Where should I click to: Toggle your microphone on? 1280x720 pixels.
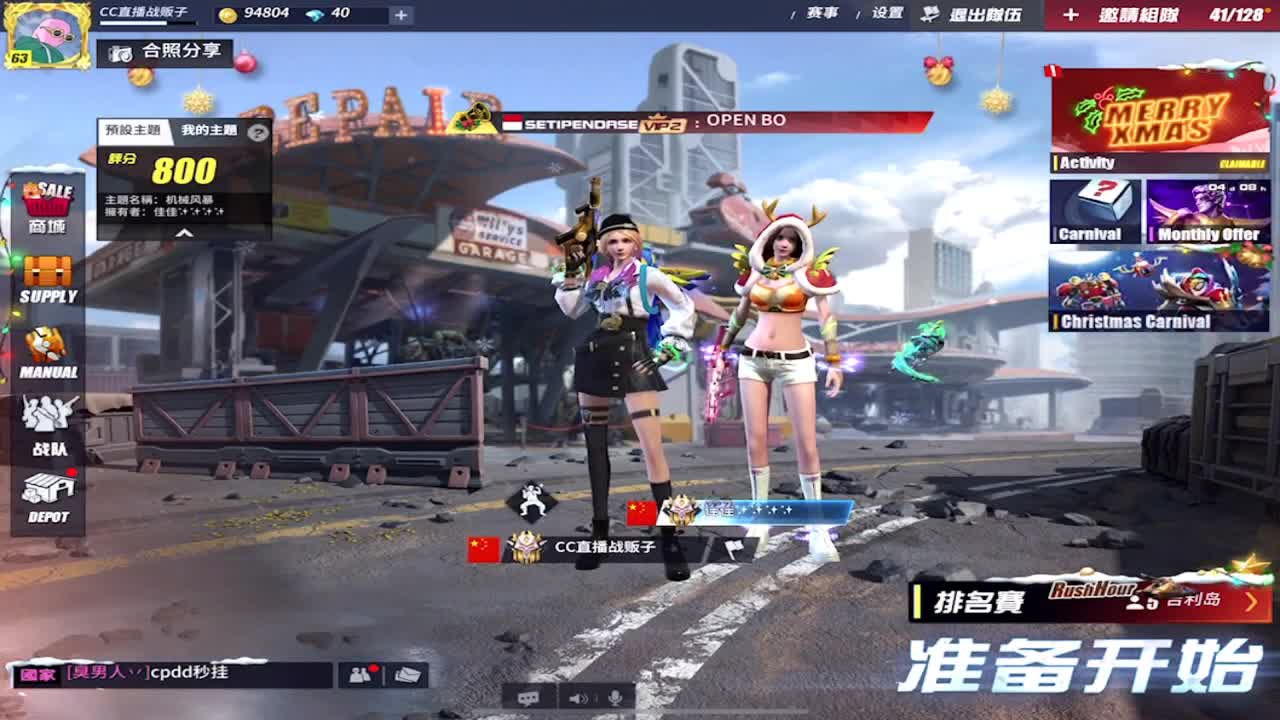616,697
